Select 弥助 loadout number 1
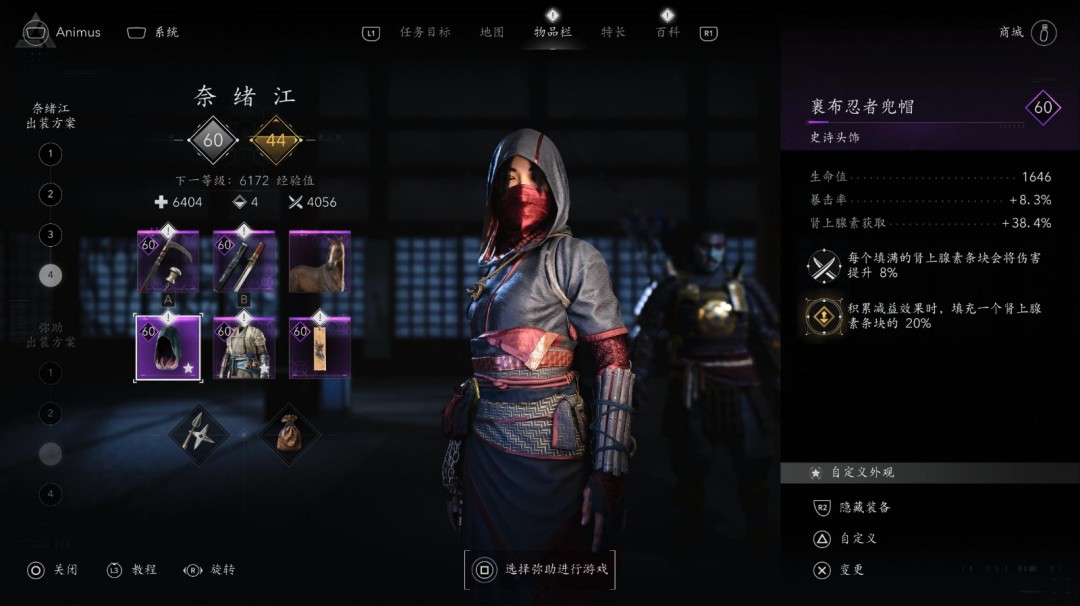1080x606 pixels. 50,373
